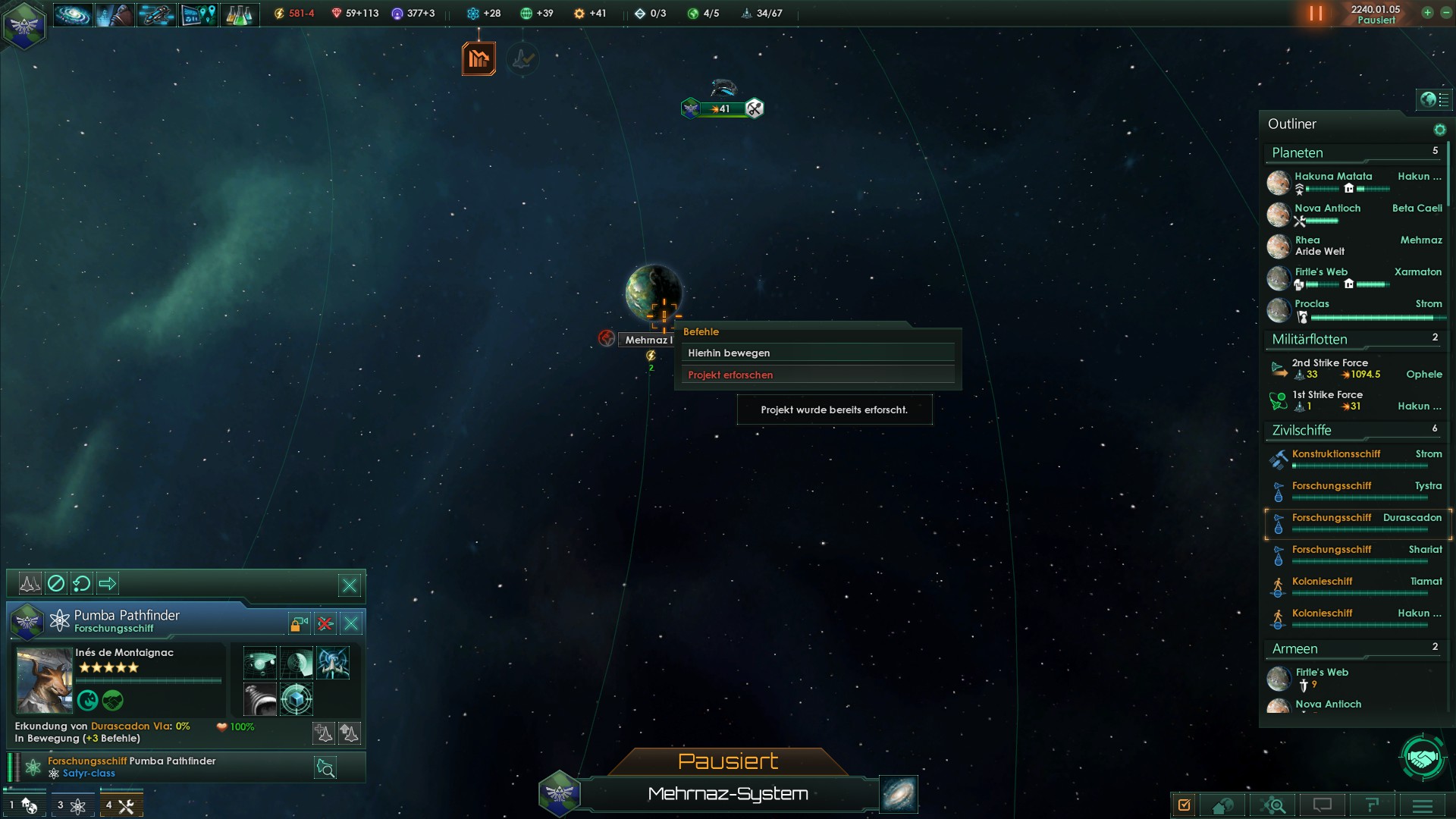The height and width of the screenshot is (819, 1456).
Task: Open leader Inés de Montaignac portrait
Action: (44, 680)
